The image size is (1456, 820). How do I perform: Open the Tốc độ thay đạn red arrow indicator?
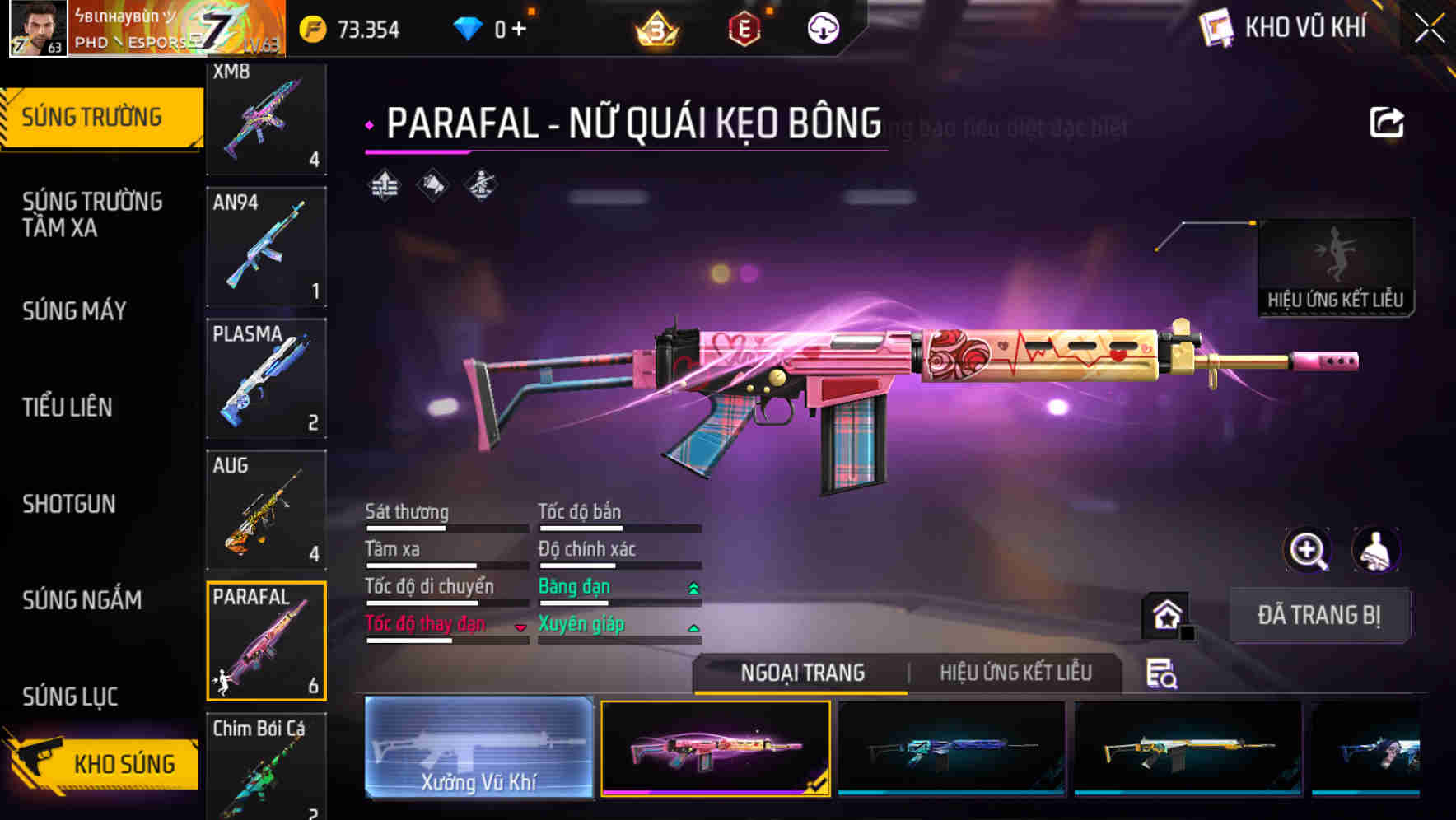coord(520,626)
